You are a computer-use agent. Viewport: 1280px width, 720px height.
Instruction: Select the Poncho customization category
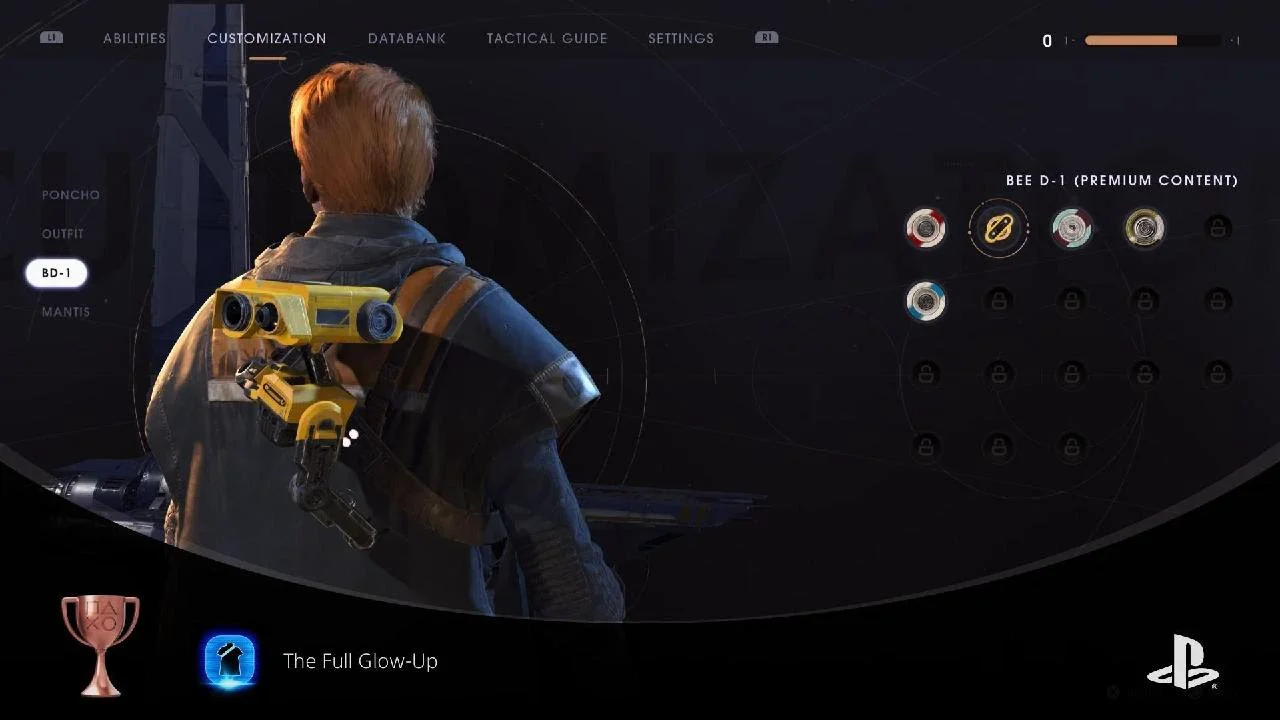pos(70,195)
